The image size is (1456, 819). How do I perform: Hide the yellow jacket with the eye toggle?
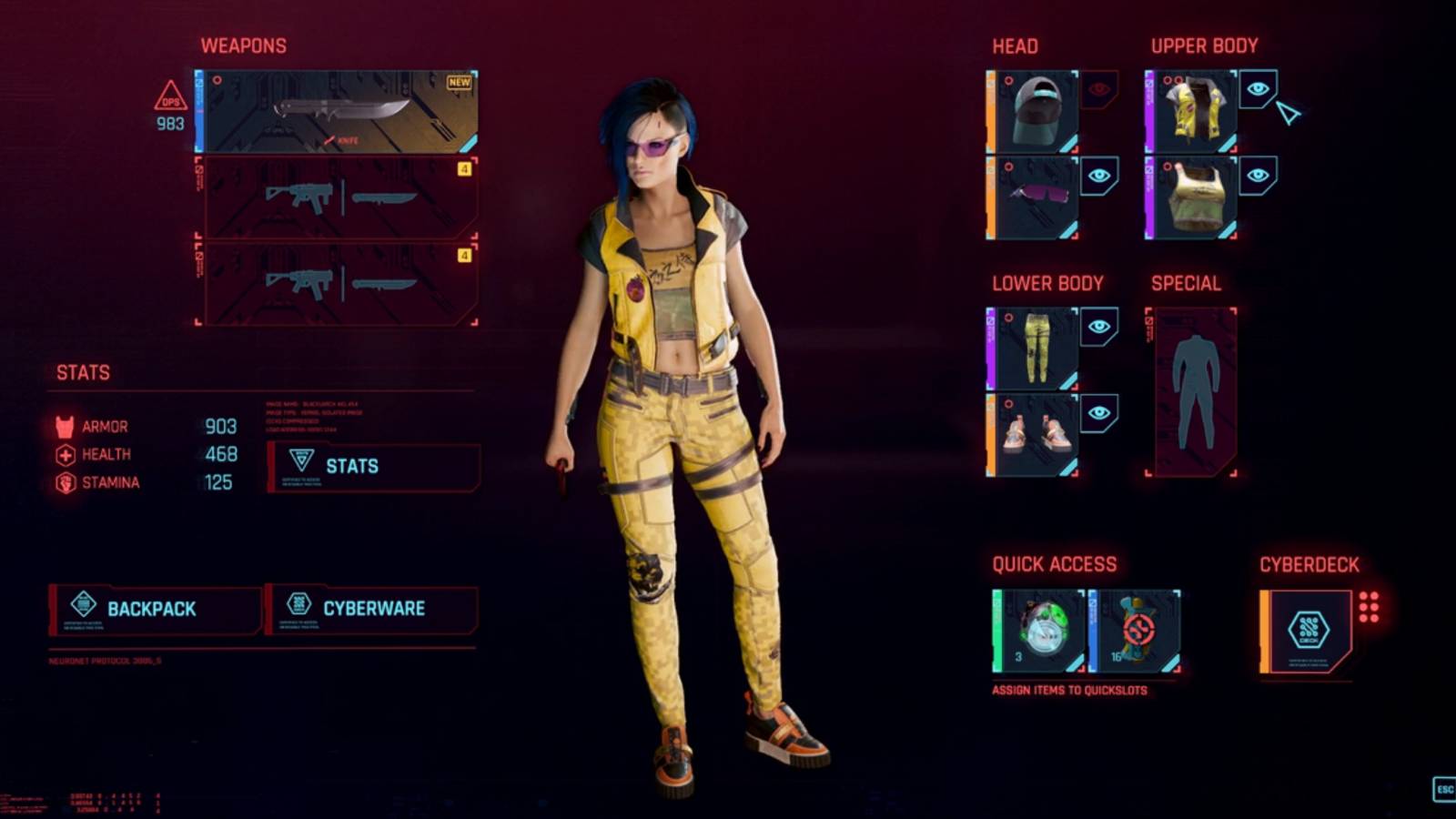[x=1257, y=88]
